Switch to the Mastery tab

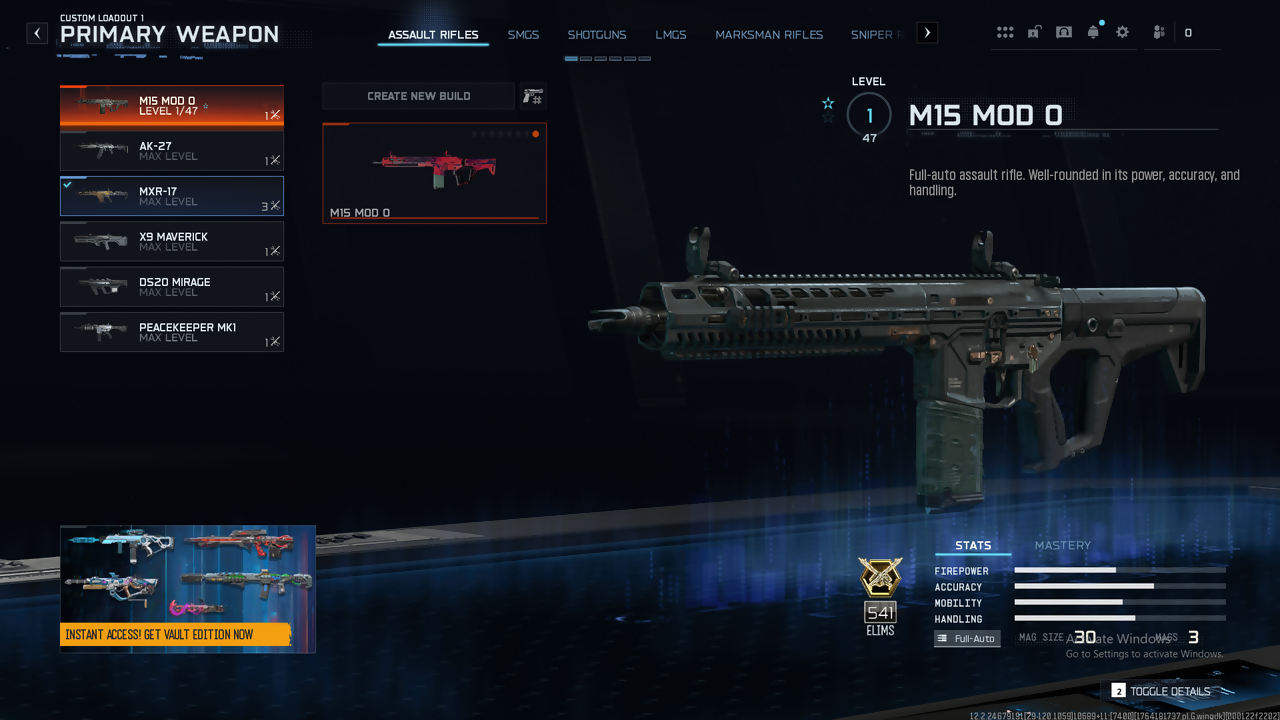point(1062,546)
